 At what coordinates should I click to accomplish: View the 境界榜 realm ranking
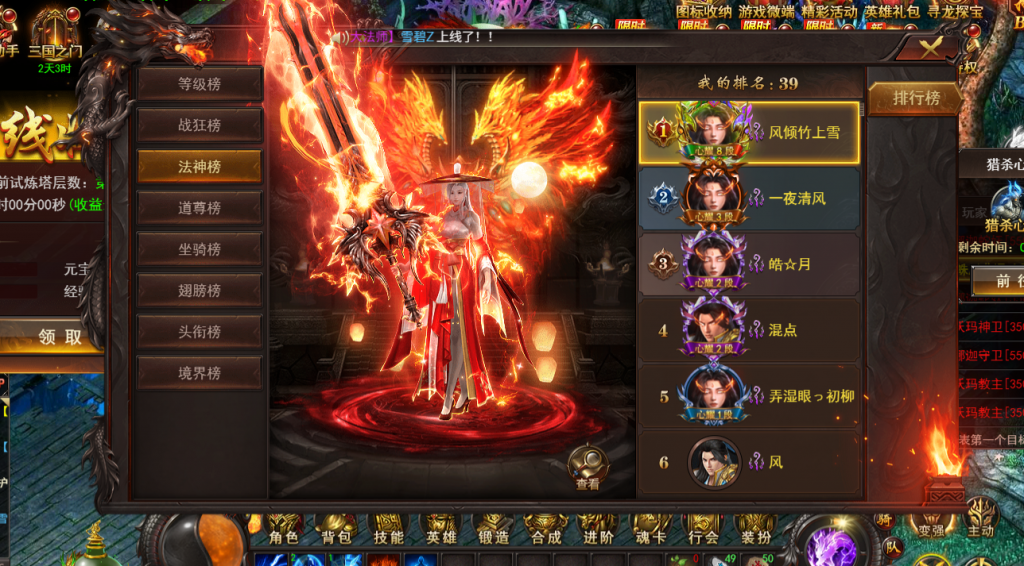click(199, 373)
